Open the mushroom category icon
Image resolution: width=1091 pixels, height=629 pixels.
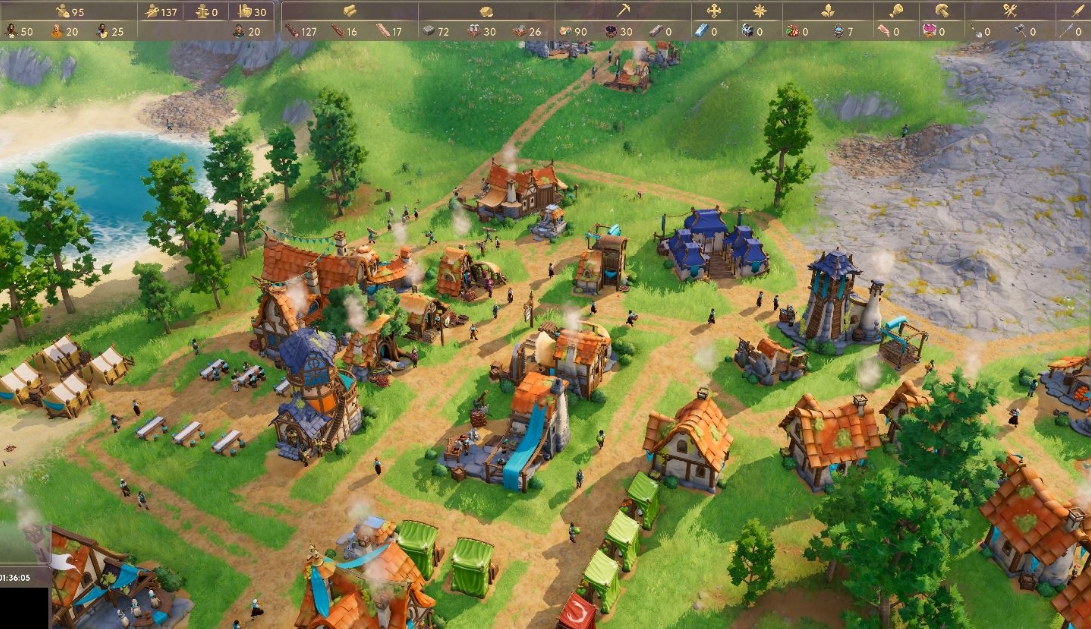[x=941, y=11]
